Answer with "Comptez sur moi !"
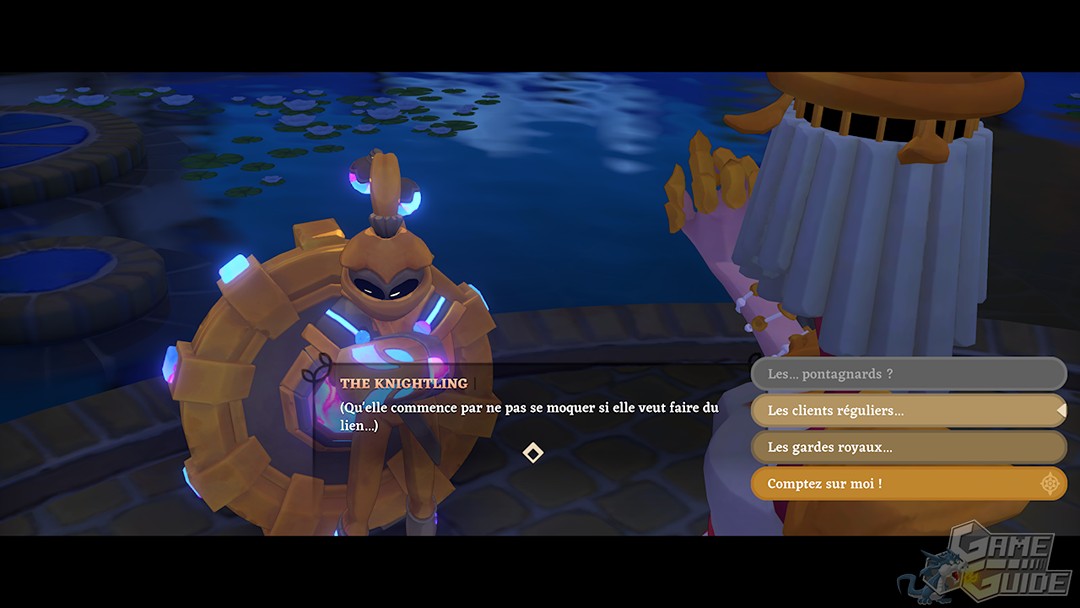Image resolution: width=1080 pixels, height=608 pixels. click(x=908, y=484)
